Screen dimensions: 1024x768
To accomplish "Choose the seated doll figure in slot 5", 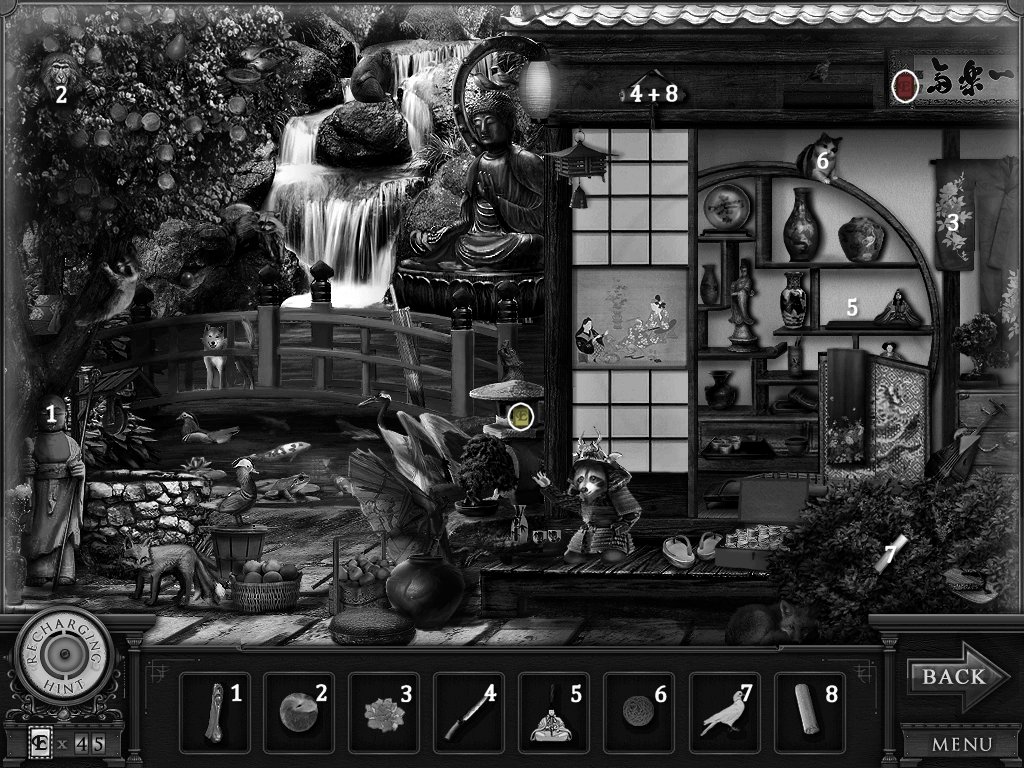I will coord(551,713).
